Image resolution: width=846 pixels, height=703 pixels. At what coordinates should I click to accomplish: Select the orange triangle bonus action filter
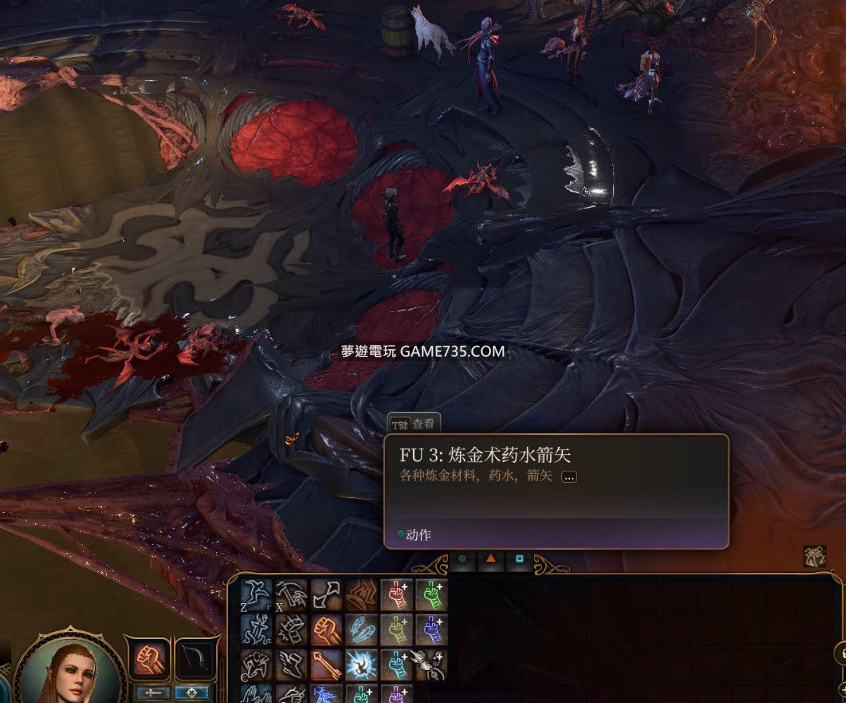pyautogui.click(x=491, y=559)
